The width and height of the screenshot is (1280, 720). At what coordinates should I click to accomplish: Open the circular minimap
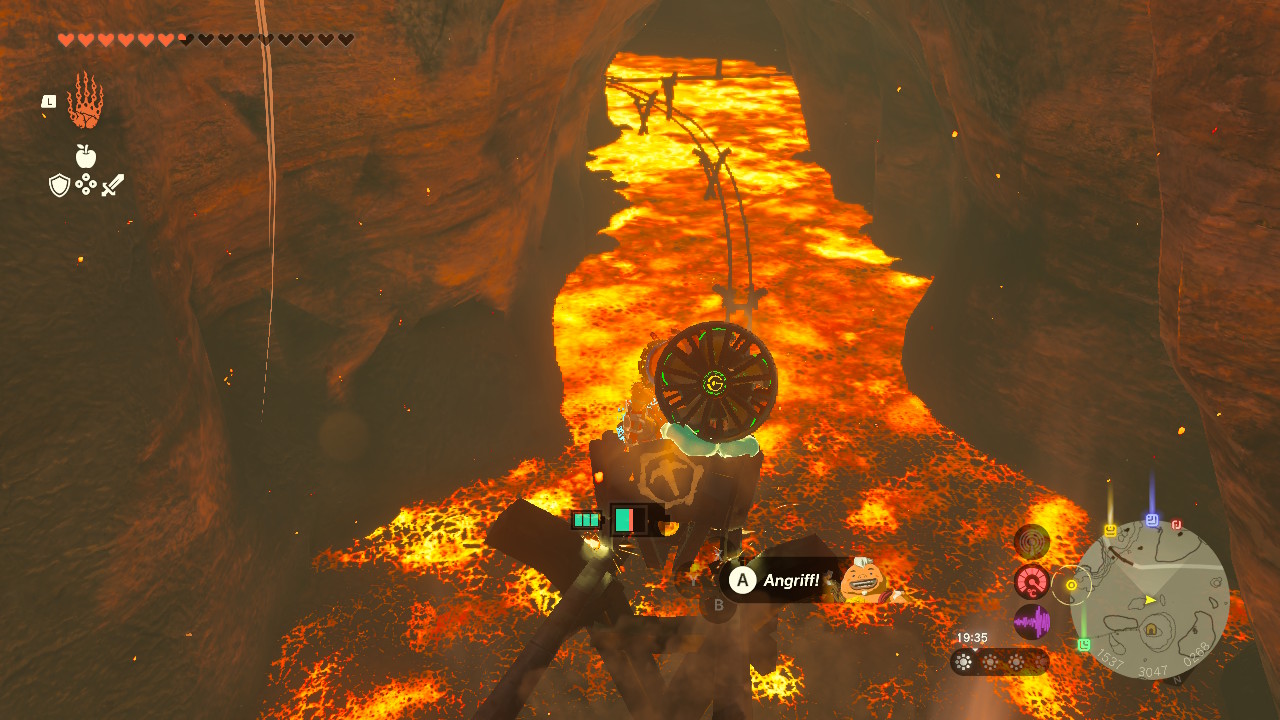point(1150,600)
